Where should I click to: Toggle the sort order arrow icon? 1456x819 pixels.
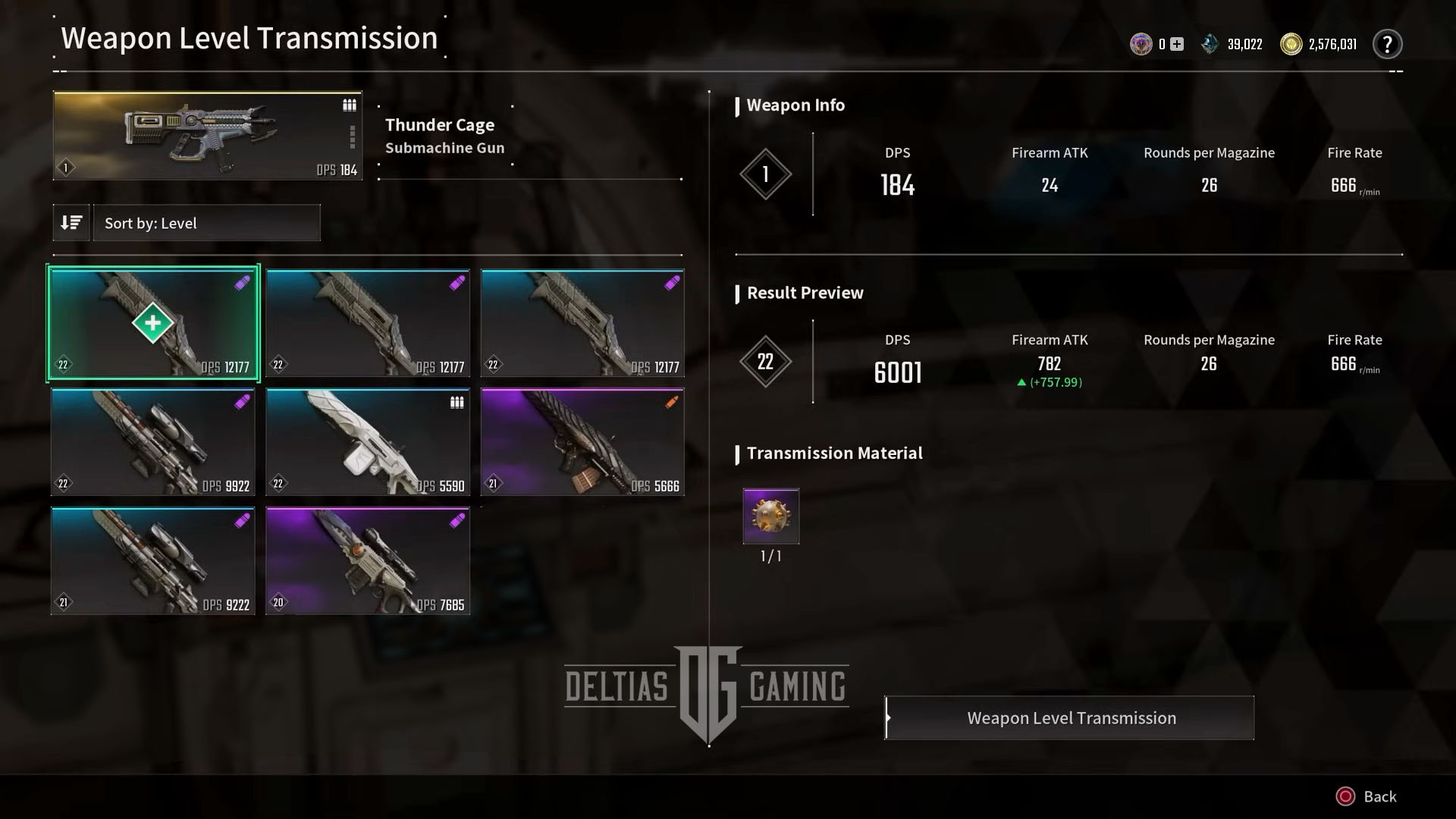(x=71, y=223)
